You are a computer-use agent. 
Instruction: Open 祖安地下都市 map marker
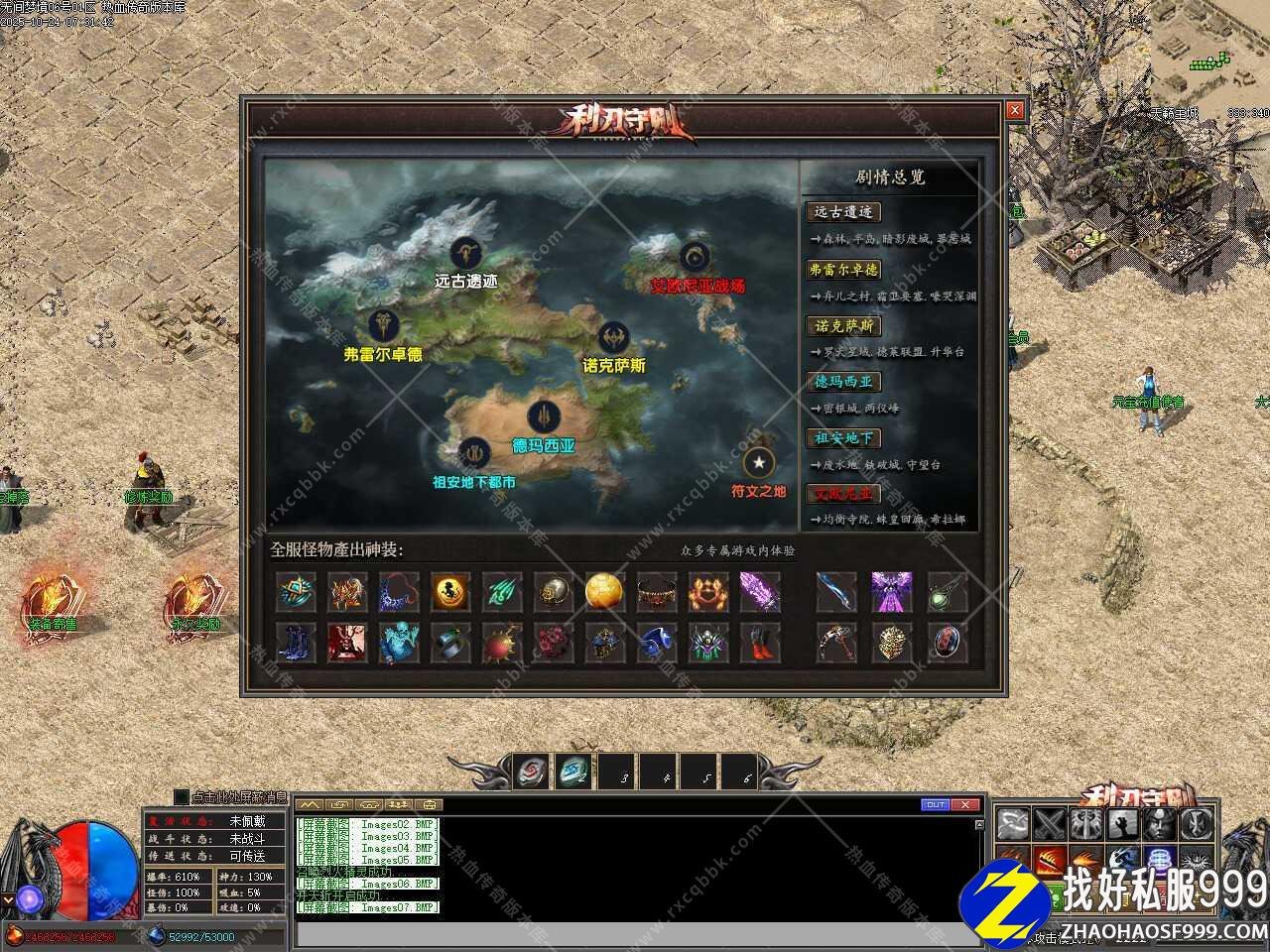pos(474,454)
